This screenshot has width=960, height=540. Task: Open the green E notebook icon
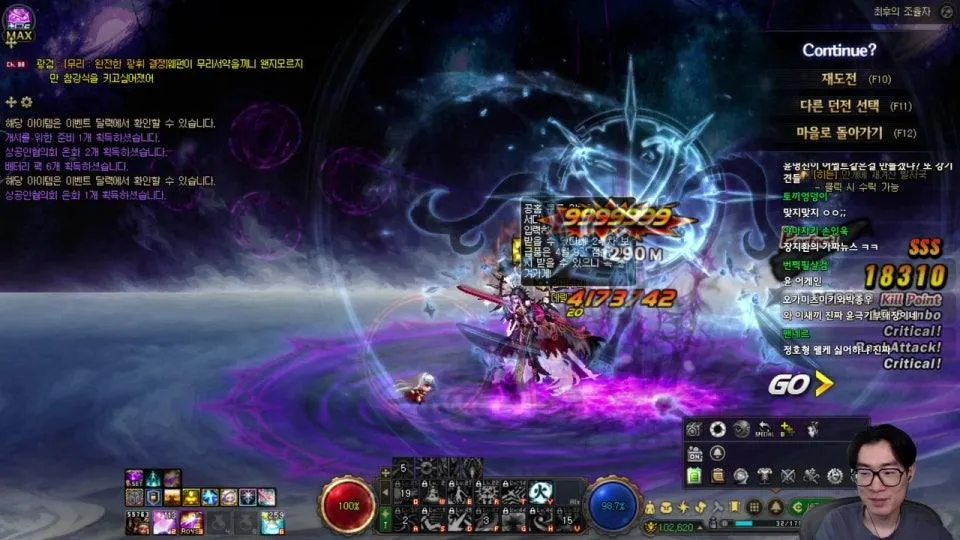pos(696,477)
